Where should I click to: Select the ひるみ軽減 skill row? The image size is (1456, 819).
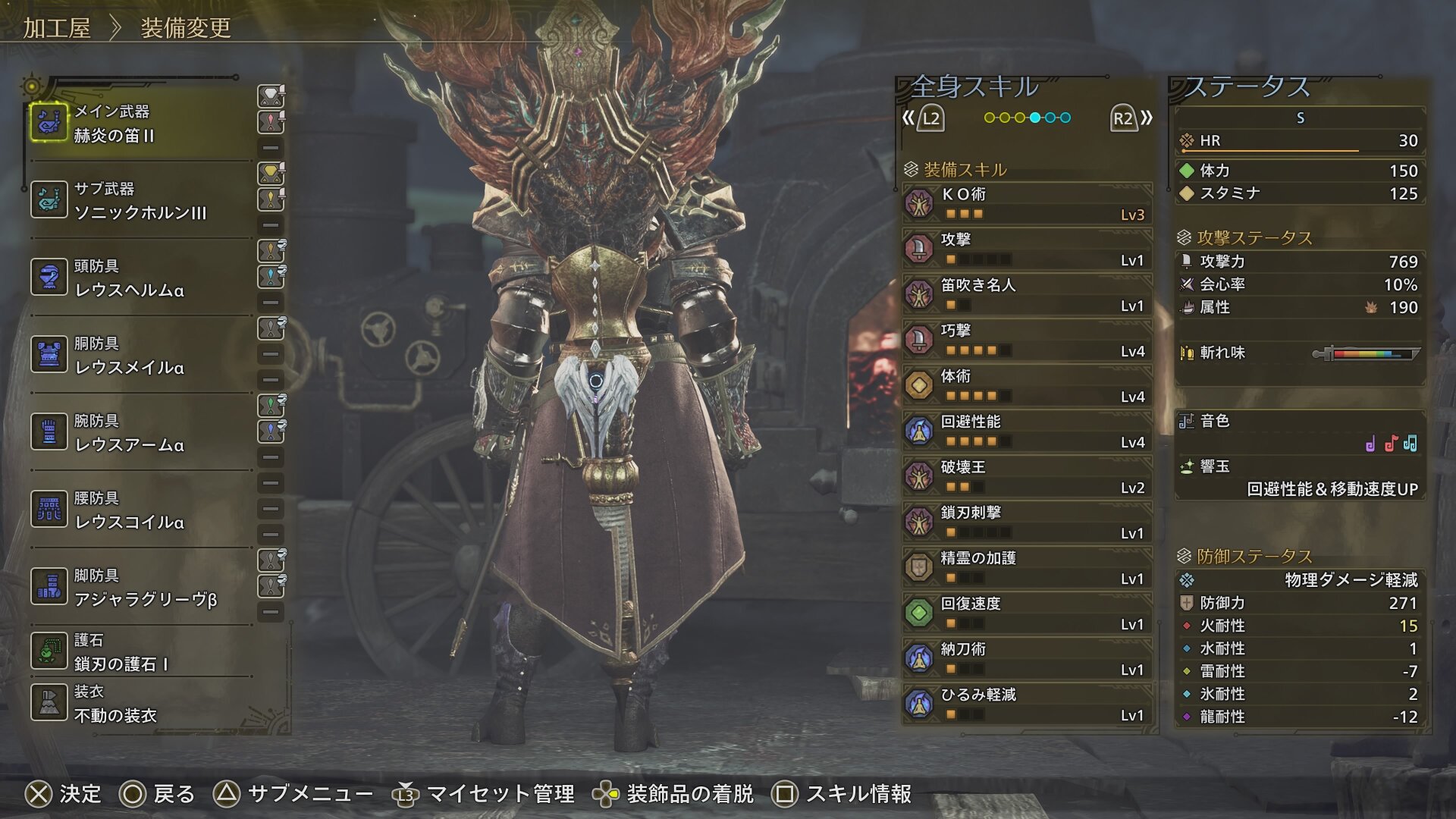[1028, 704]
